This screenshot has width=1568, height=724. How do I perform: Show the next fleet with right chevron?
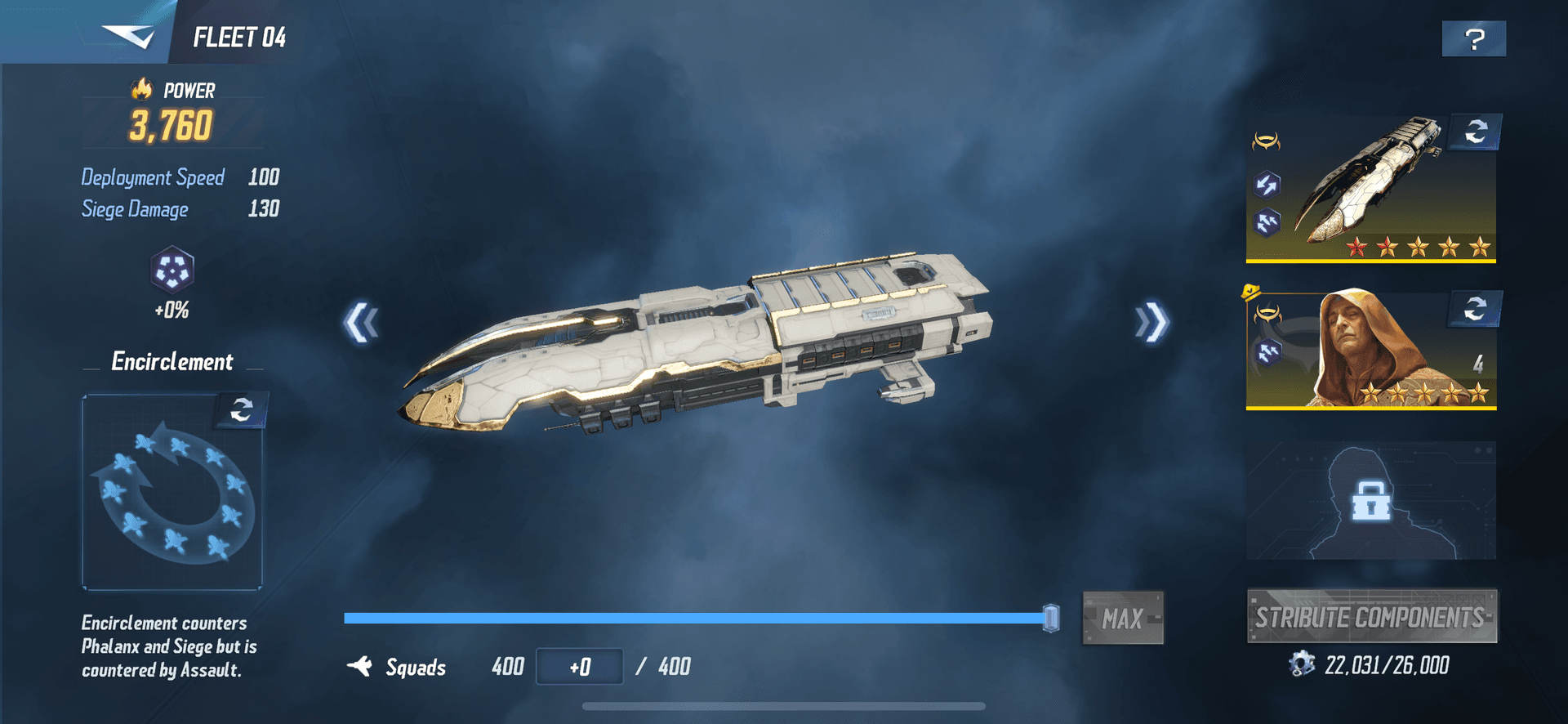pyautogui.click(x=1151, y=322)
